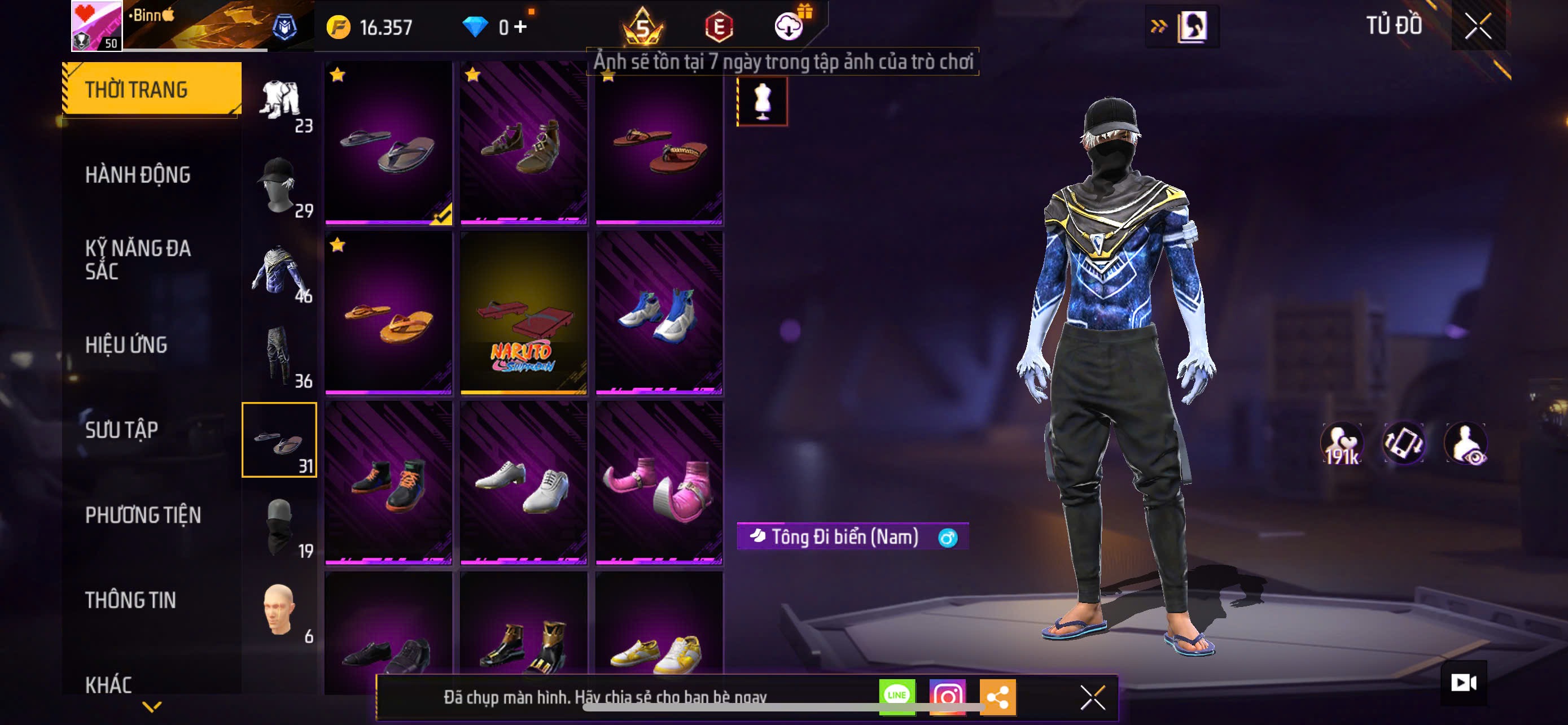Select the blue and white sneakers
The height and width of the screenshot is (725, 1568).
tap(659, 313)
